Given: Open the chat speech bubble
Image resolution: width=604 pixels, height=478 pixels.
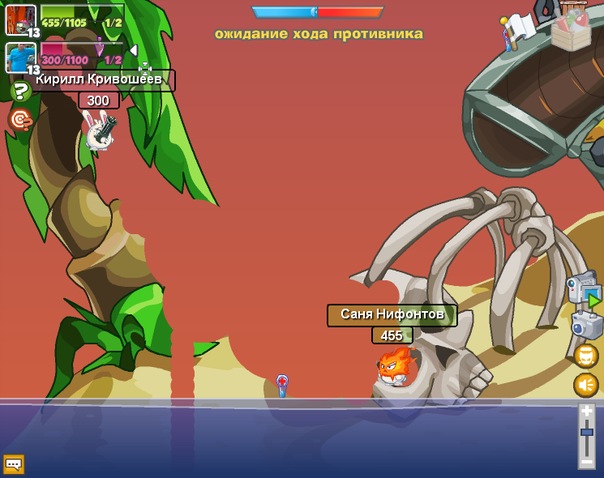Looking at the screenshot, I should (14, 464).
